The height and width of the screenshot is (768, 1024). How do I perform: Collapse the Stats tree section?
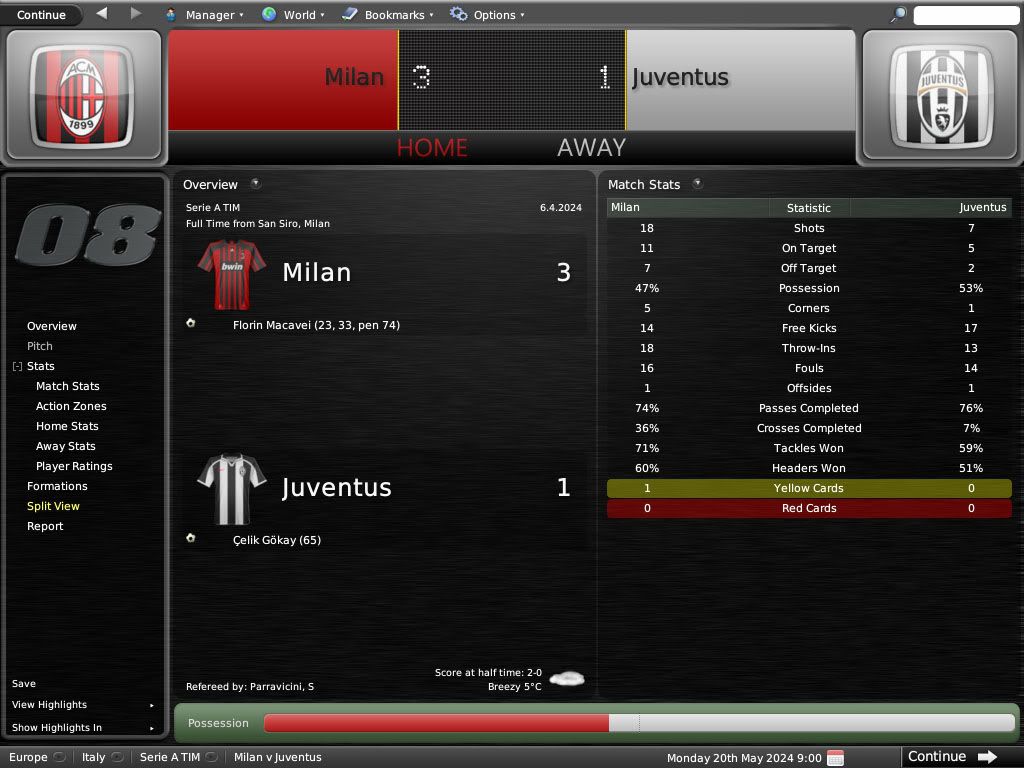coord(17,367)
